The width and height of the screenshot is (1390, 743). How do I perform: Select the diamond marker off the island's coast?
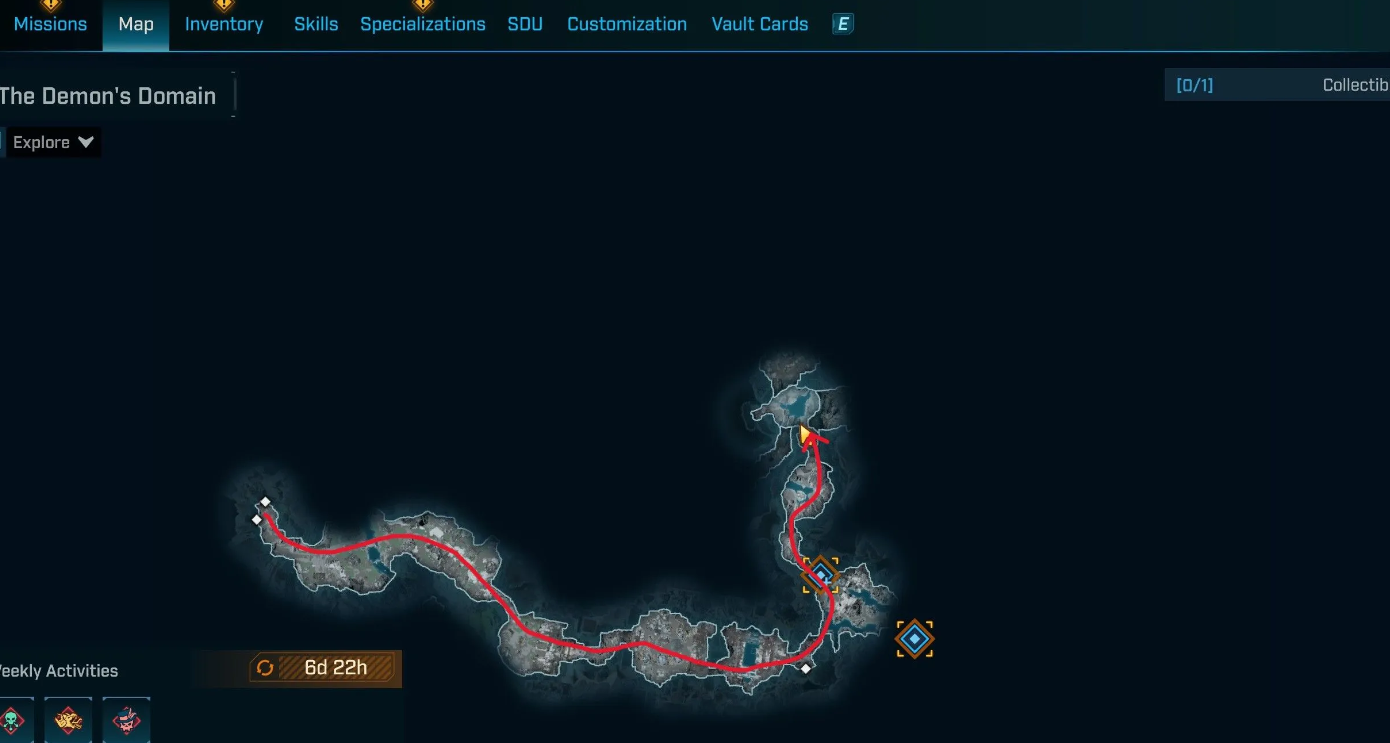tap(914, 639)
